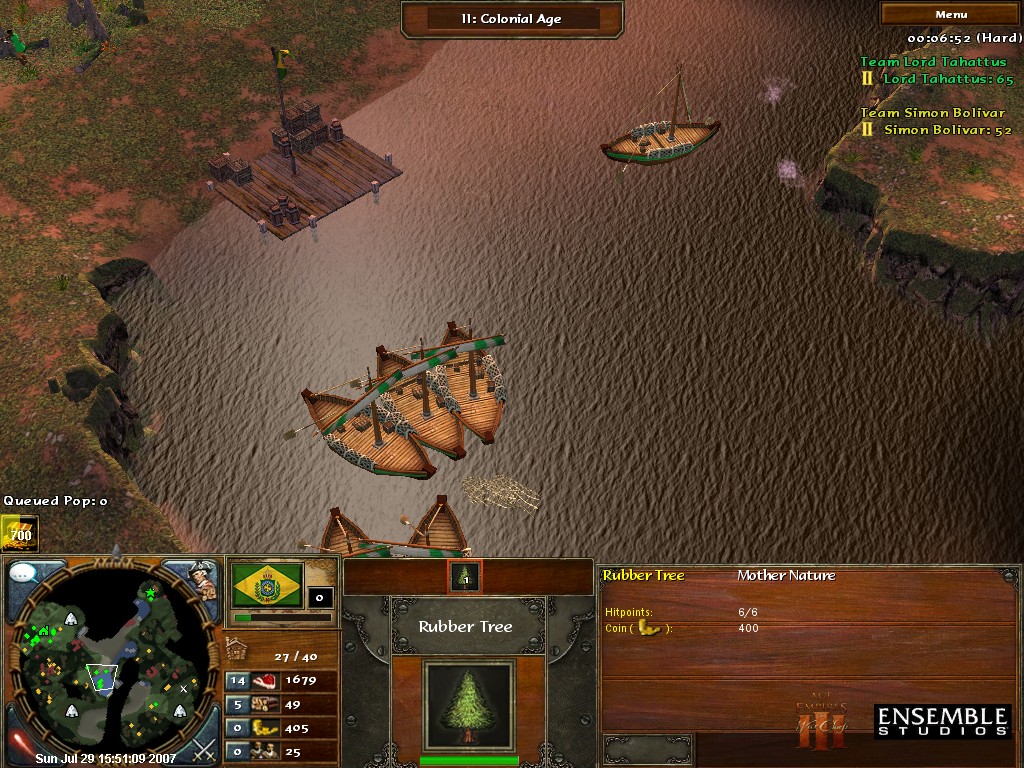Open the Menu button

coord(950,14)
